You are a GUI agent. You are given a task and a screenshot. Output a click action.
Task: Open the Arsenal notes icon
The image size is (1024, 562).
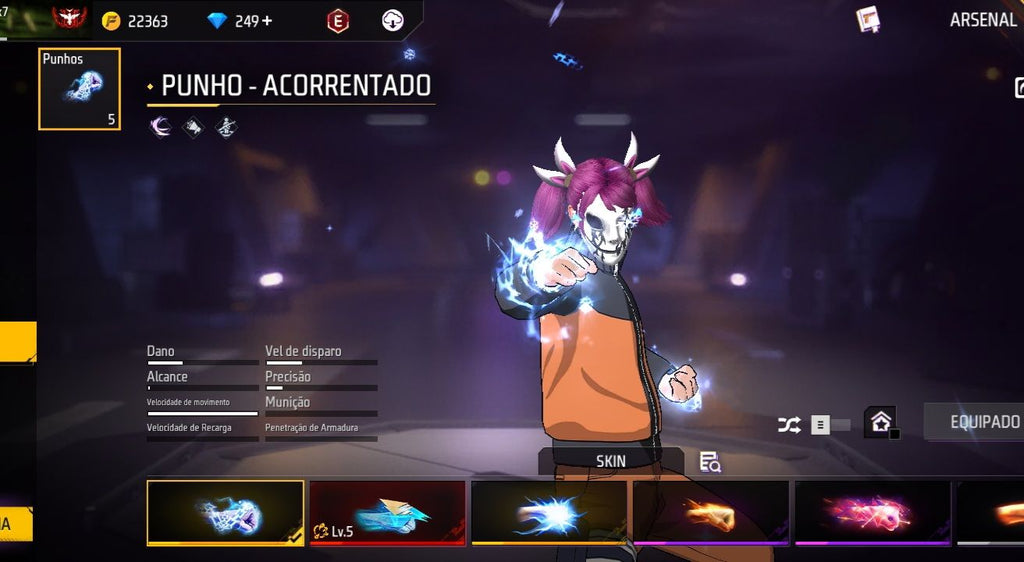868,19
